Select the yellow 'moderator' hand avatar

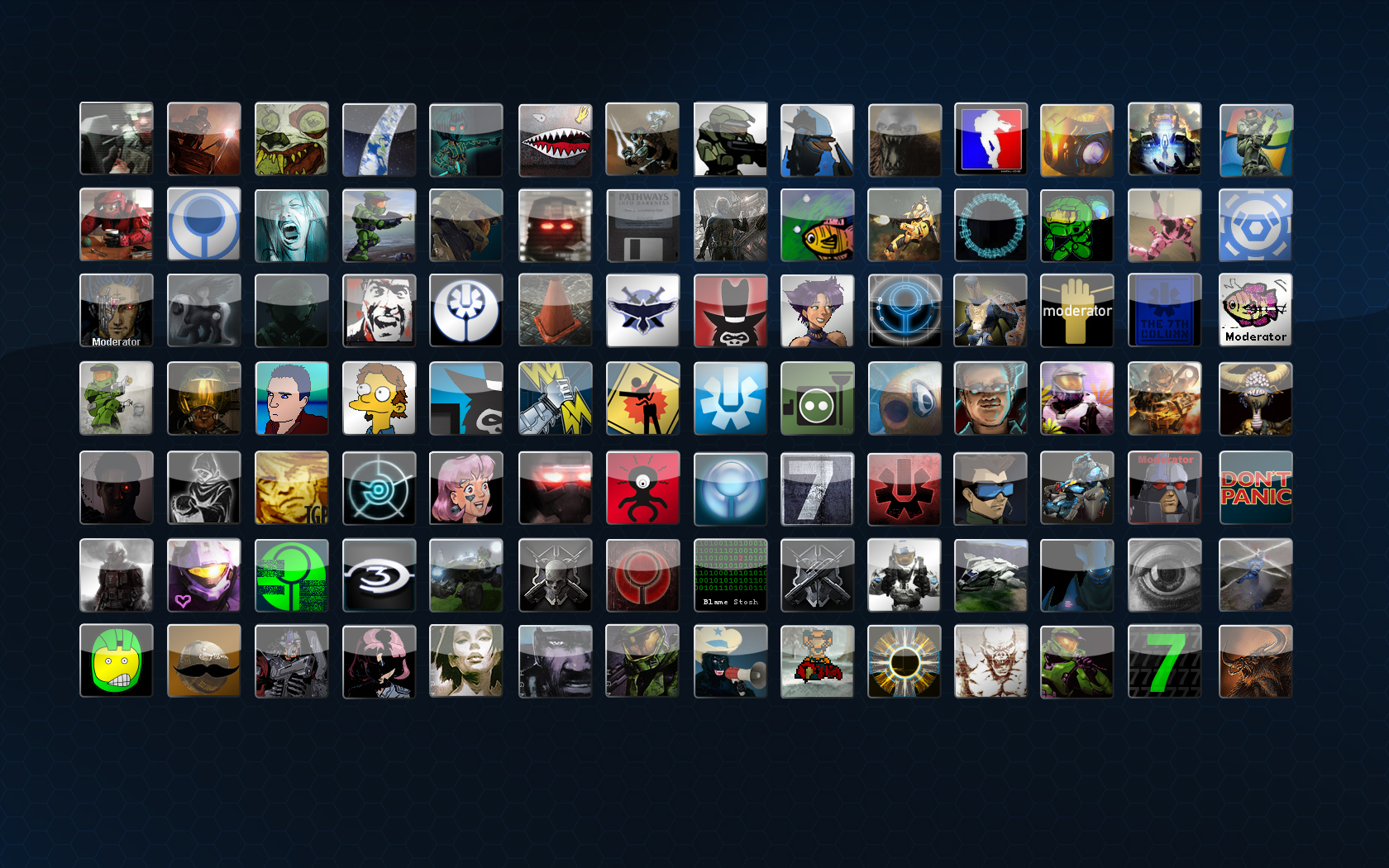point(1077,311)
